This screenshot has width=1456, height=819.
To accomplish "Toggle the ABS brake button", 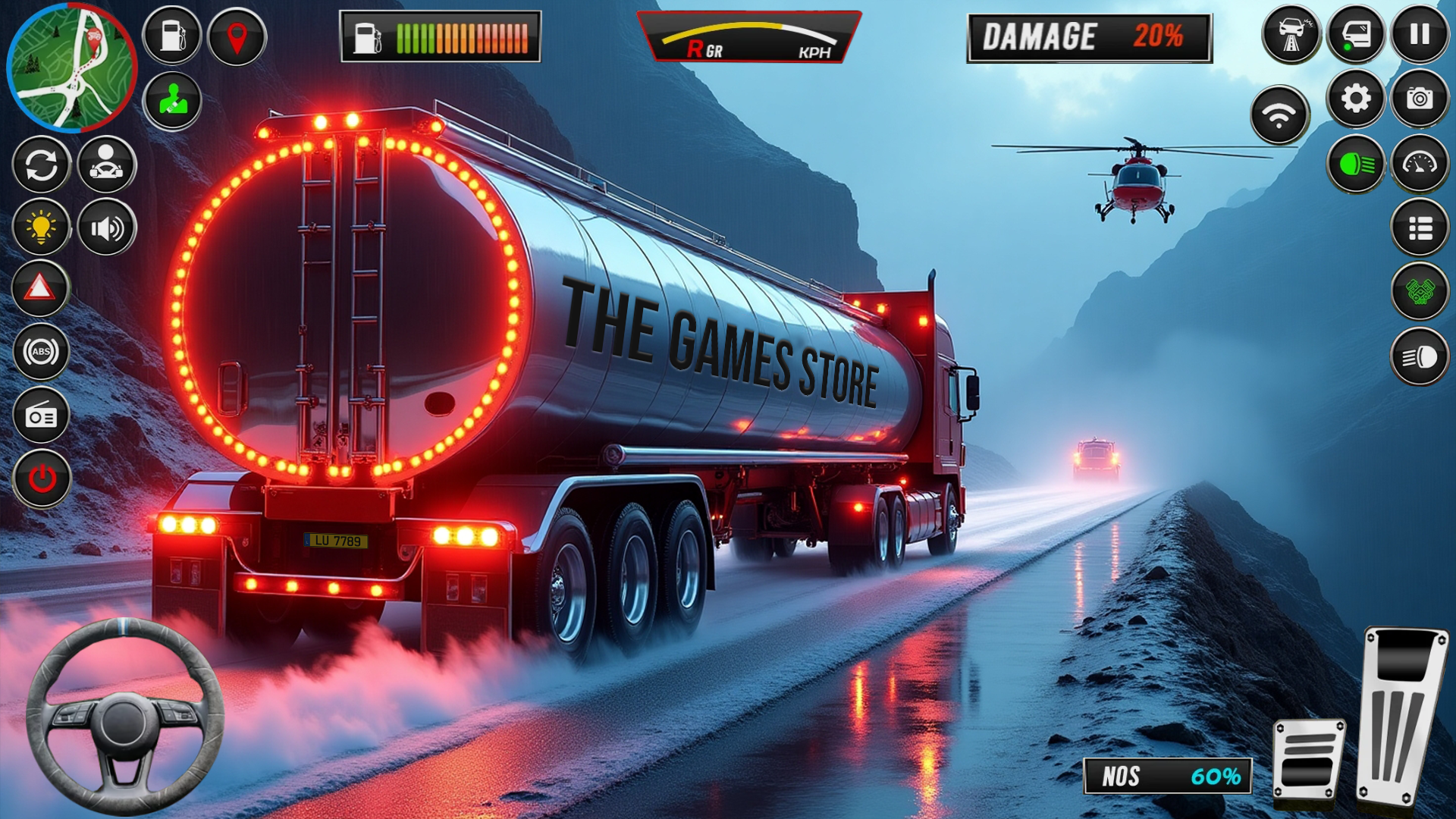I will [42, 352].
